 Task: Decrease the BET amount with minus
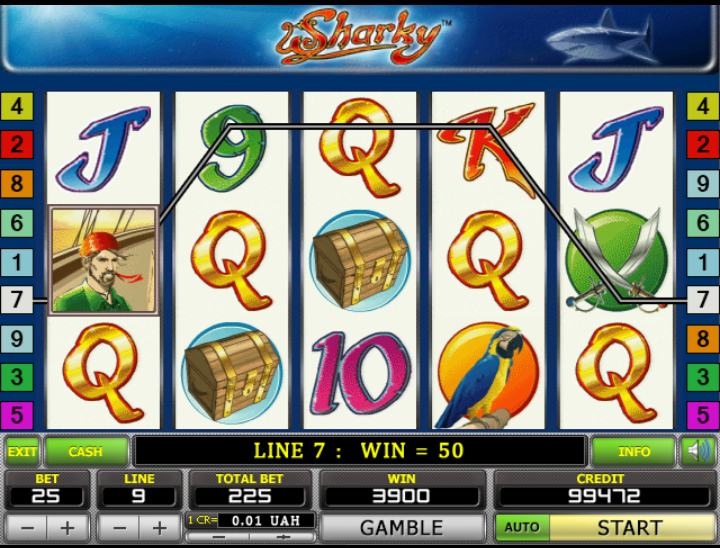coord(27,527)
